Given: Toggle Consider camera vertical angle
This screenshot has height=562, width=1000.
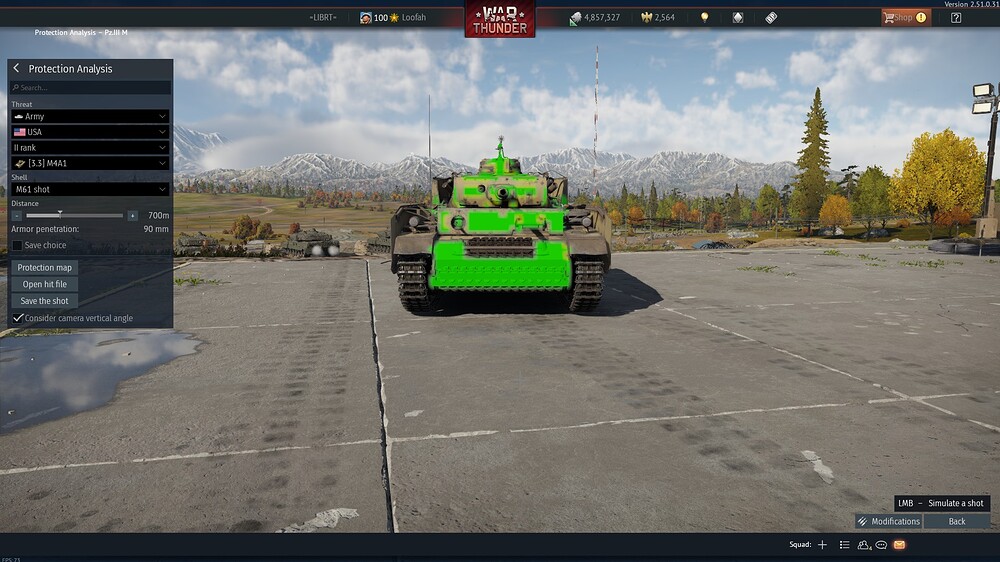Looking at the screenshot, I should click(x=18, y=318).
